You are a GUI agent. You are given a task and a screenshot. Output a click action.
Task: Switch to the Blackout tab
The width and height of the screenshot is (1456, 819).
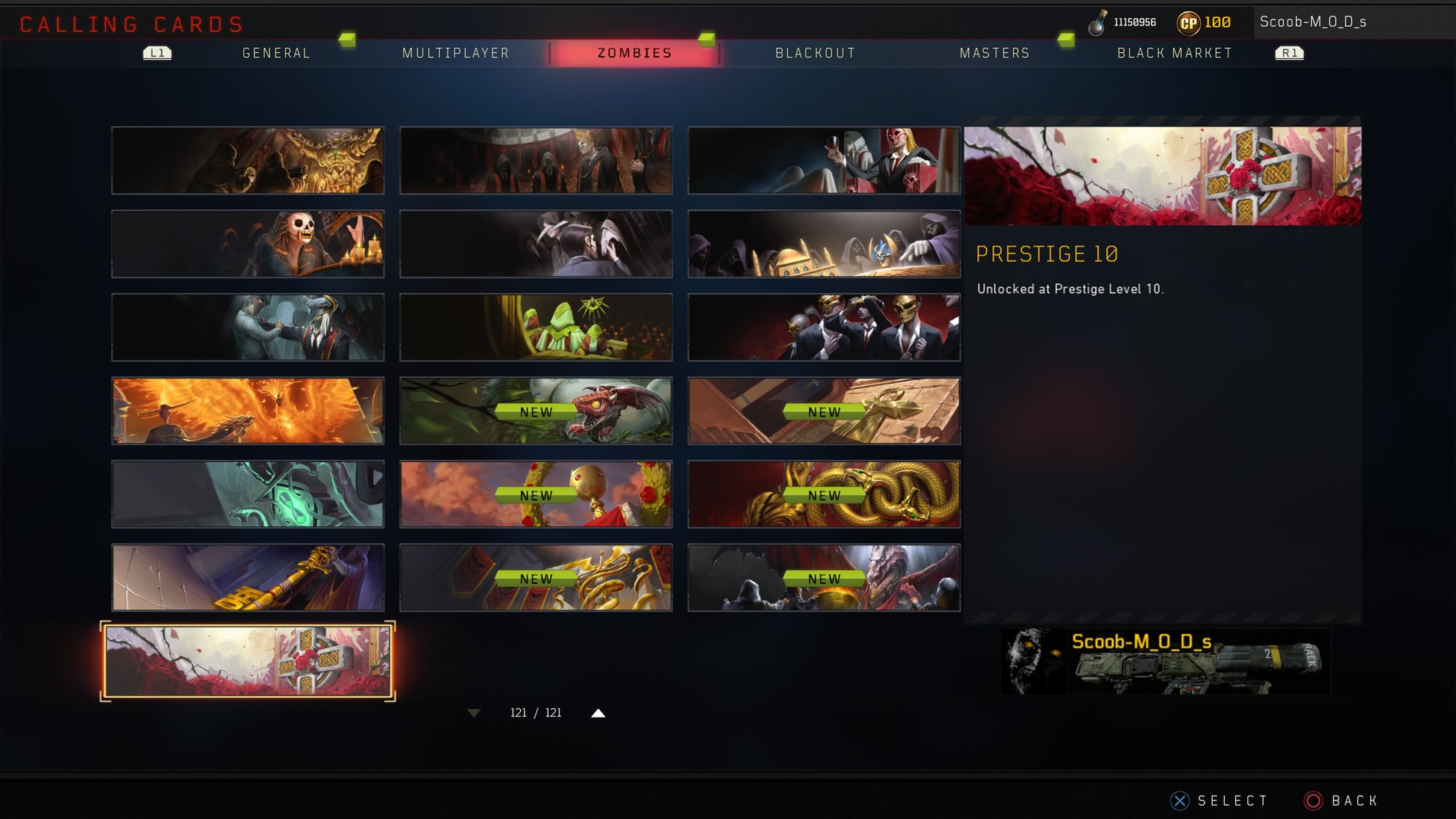coord(815,53)
